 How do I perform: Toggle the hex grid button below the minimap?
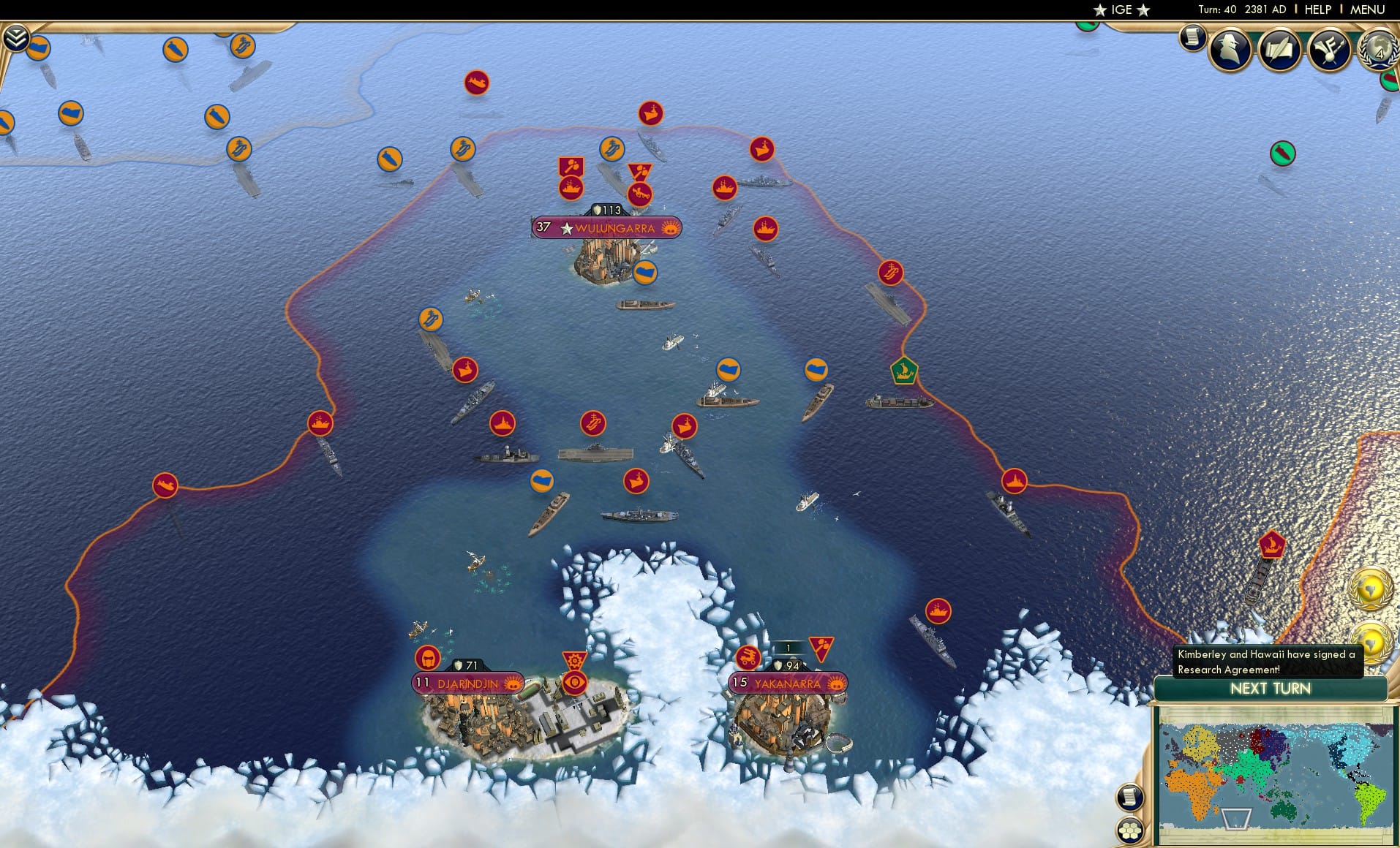coord(1131,831)
